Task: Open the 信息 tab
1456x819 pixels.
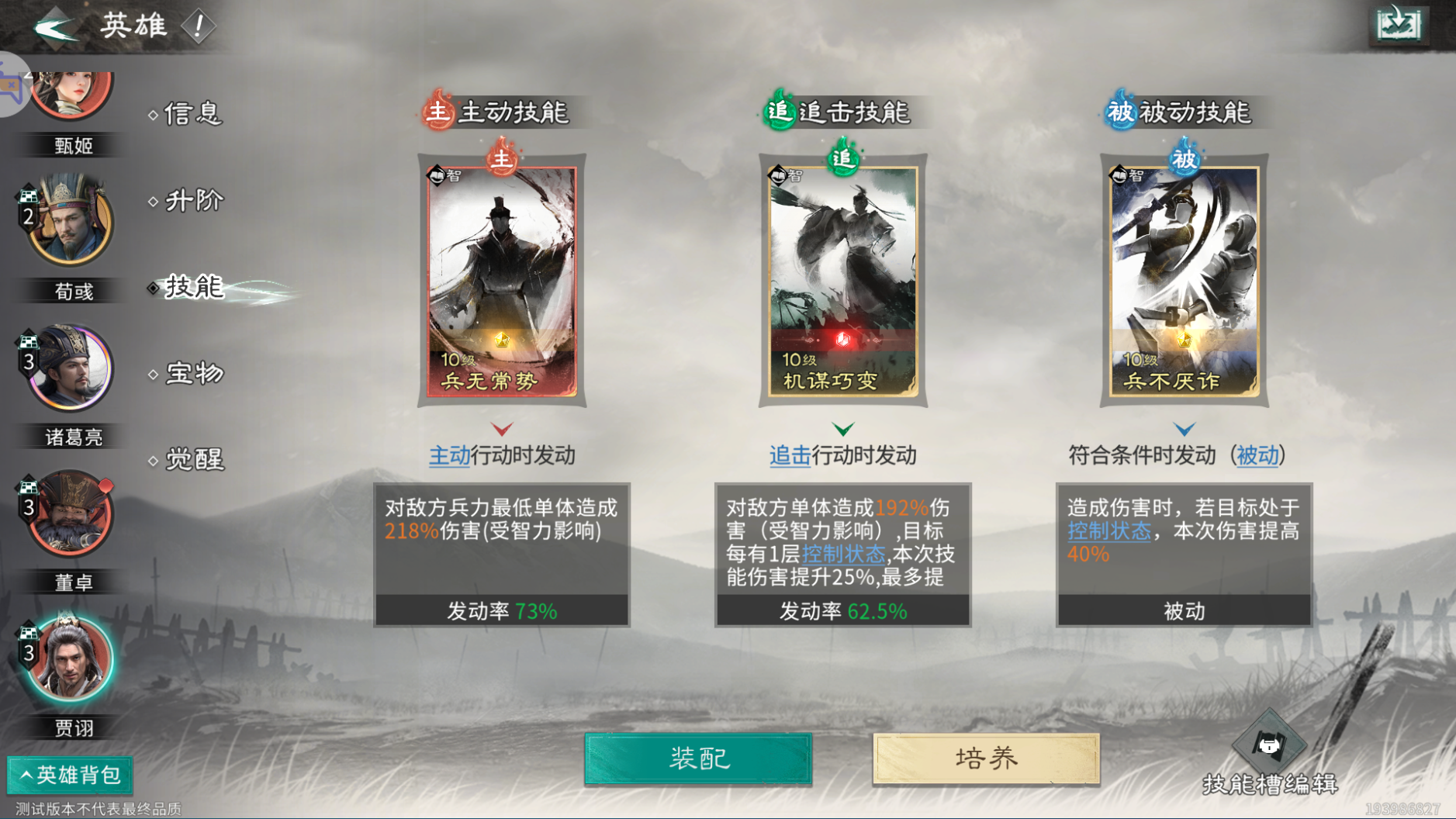Action: coord(192,114)
